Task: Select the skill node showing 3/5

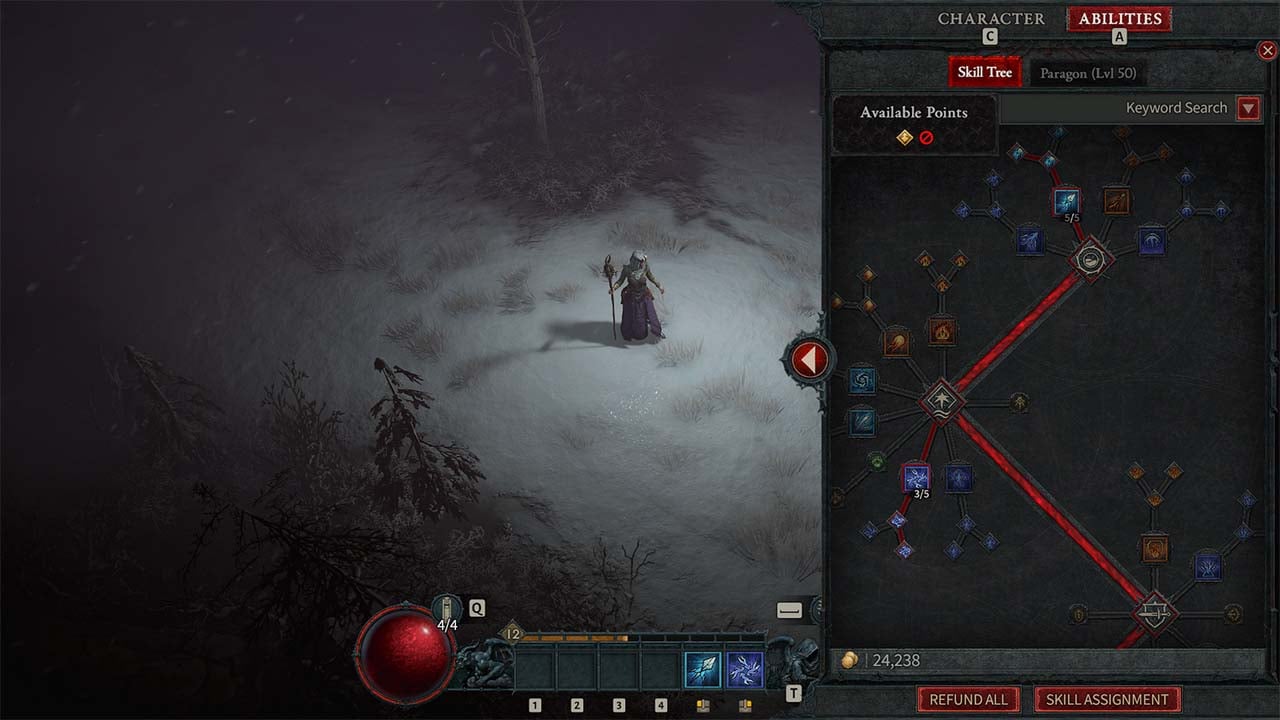Action: (x=916, y=477)
